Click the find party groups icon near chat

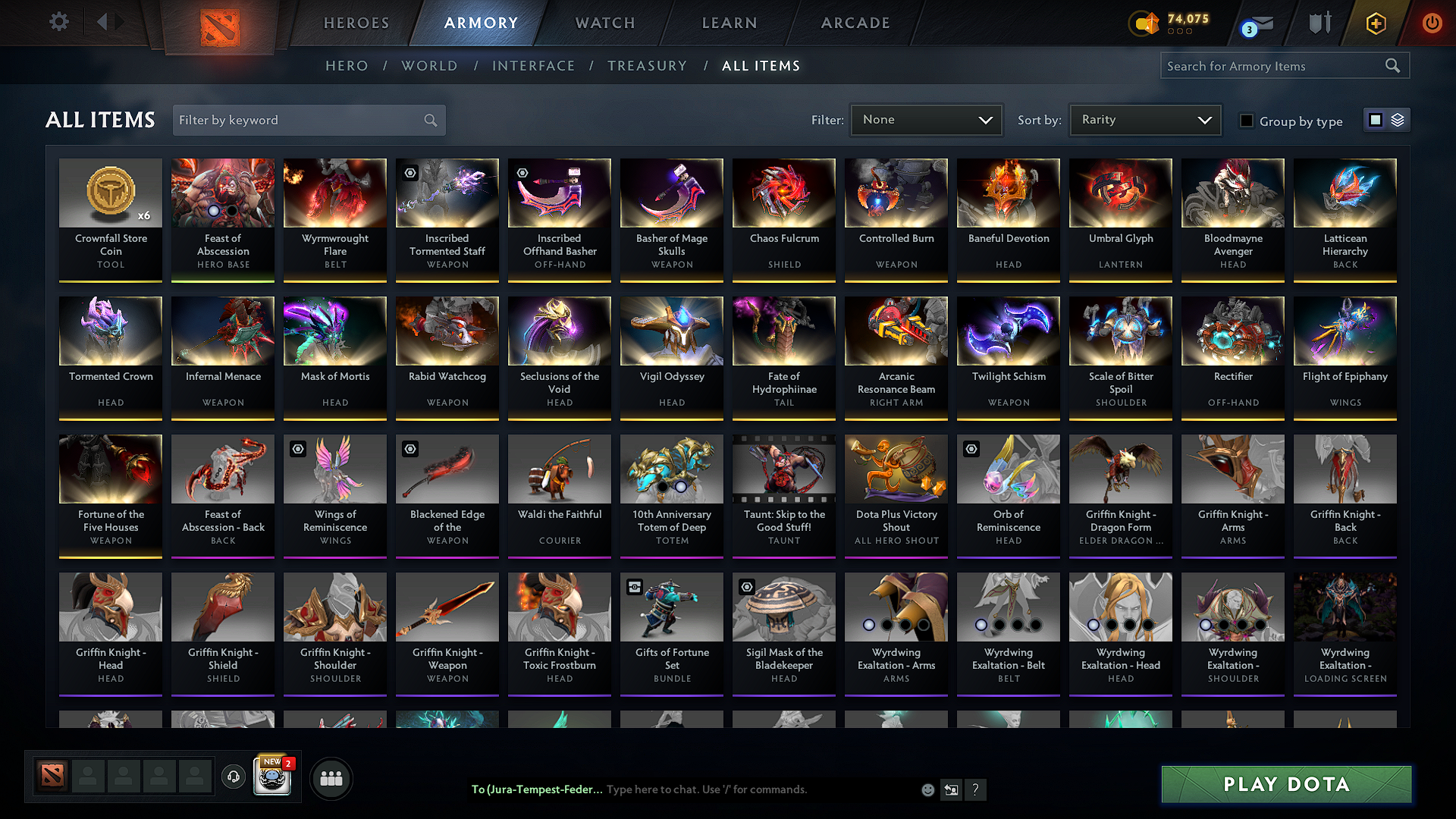[x=331, y=777]
